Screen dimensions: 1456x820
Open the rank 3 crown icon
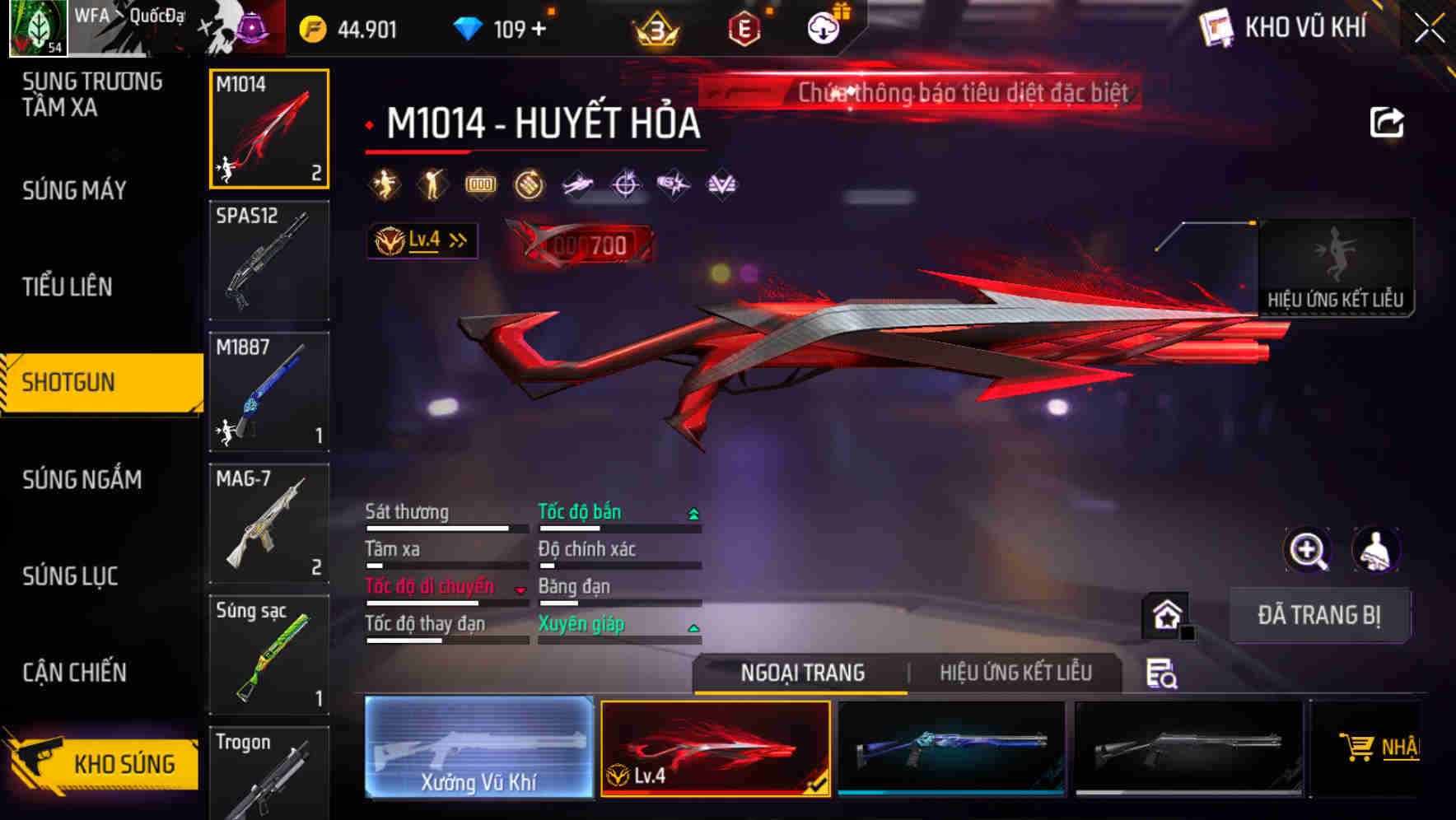coord(655,27)
